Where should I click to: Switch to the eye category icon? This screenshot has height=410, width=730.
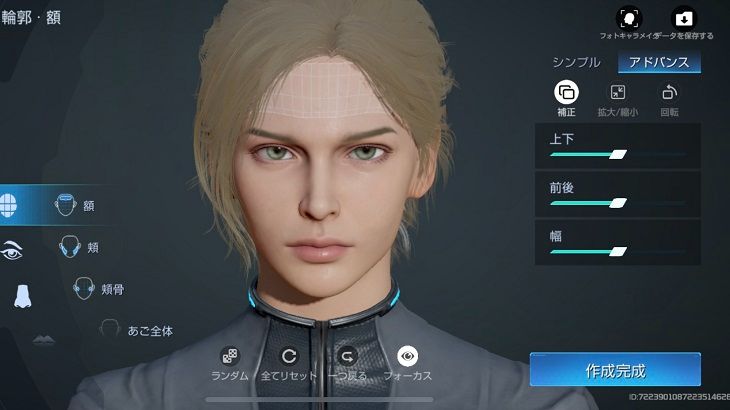click(x=13, y=251)
